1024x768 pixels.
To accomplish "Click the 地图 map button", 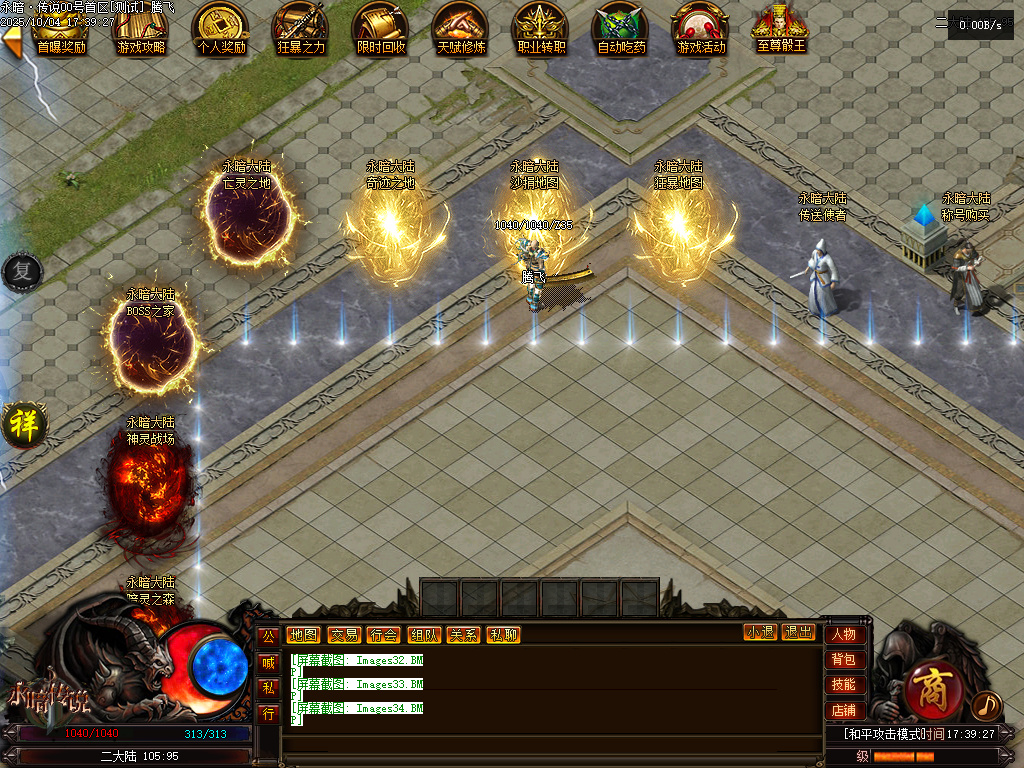I will pyautogui.click(x=303, y=634).
